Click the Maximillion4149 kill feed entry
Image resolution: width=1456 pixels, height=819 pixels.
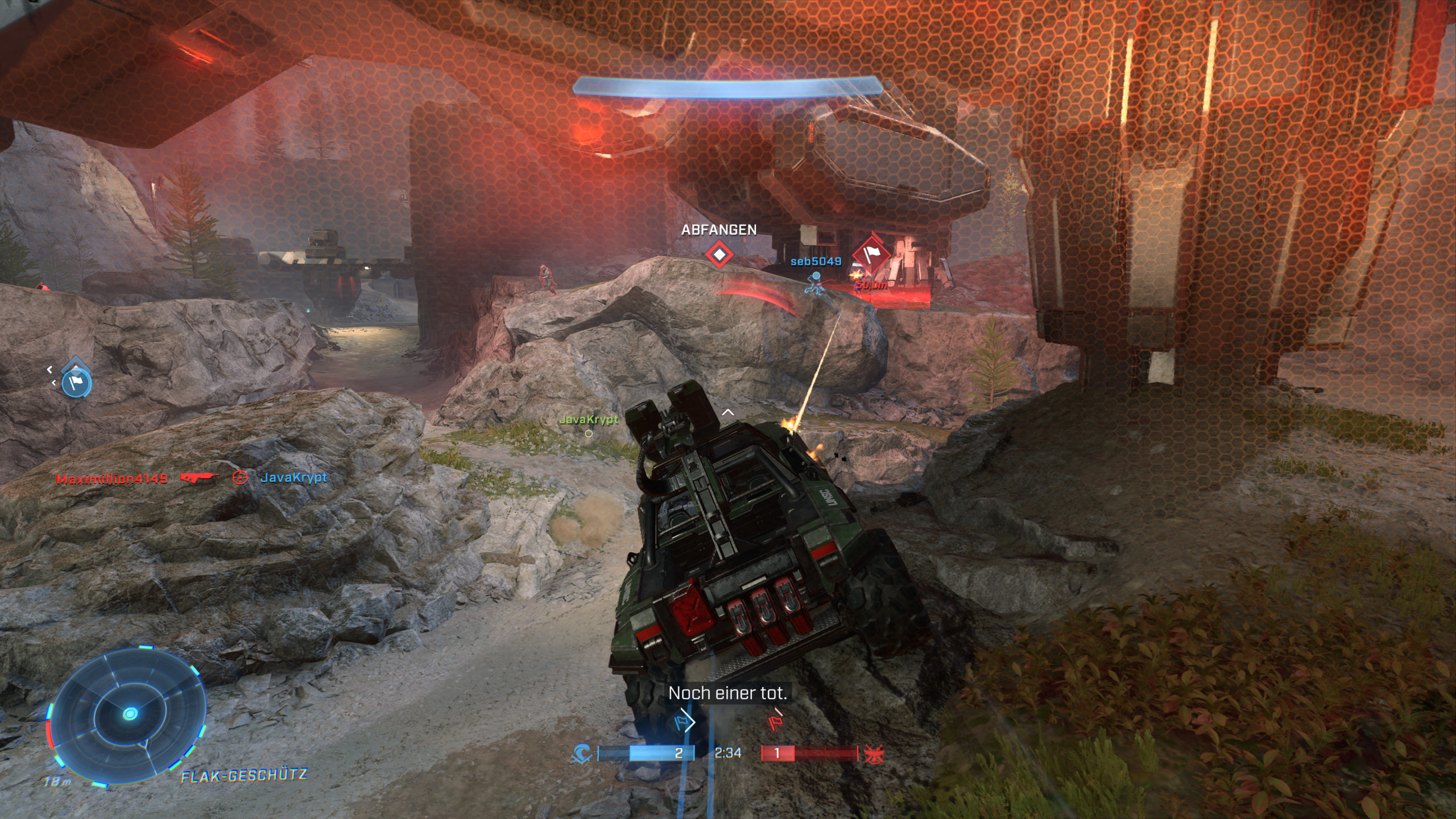(111, 479)
